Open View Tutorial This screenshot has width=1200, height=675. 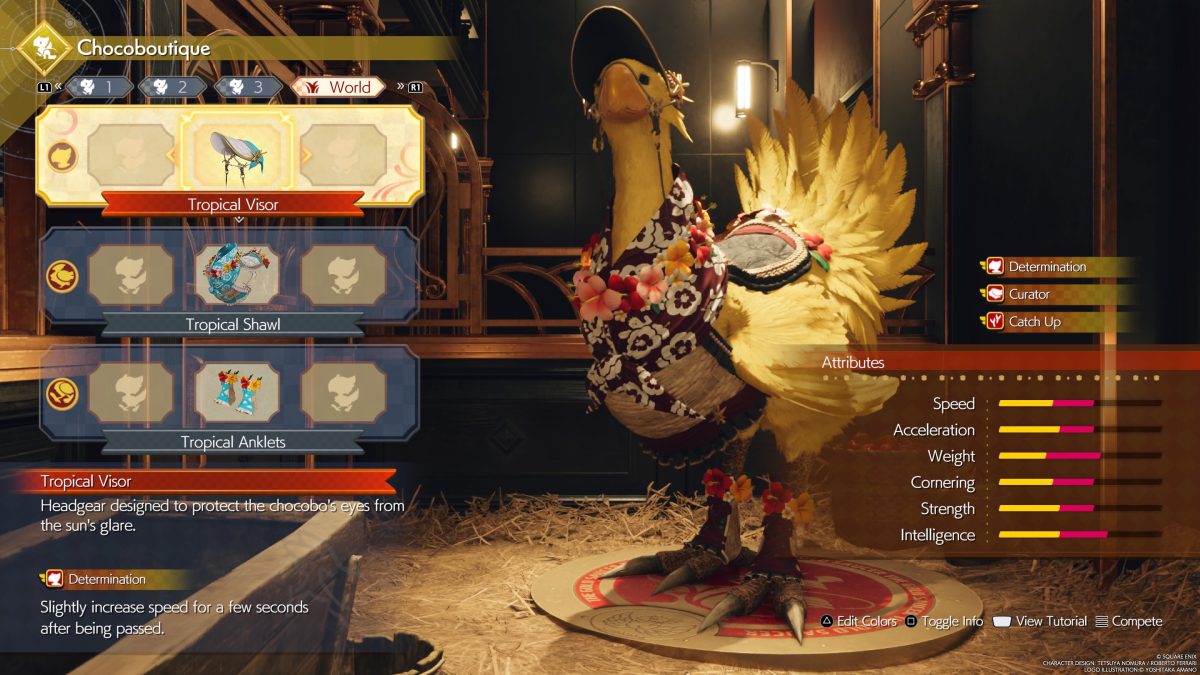[1040, 621]
